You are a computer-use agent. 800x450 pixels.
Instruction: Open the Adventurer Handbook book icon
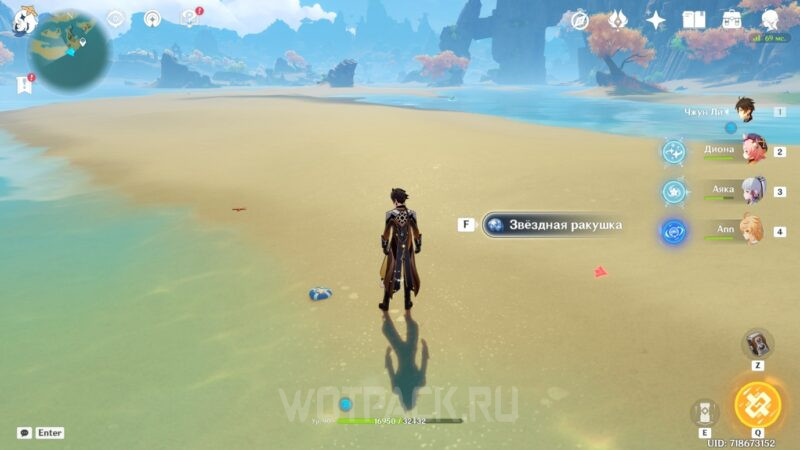click(x=693, y=20)
